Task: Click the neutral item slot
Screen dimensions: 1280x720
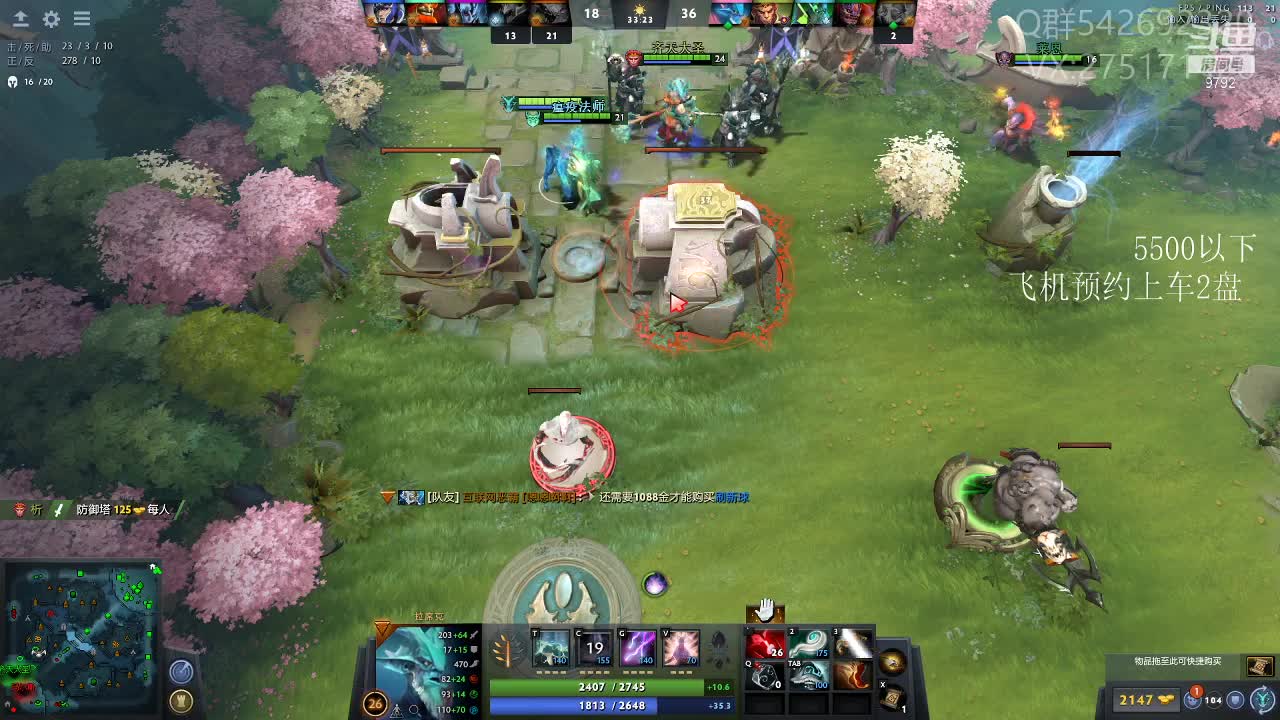Action: tap(892, 661)
